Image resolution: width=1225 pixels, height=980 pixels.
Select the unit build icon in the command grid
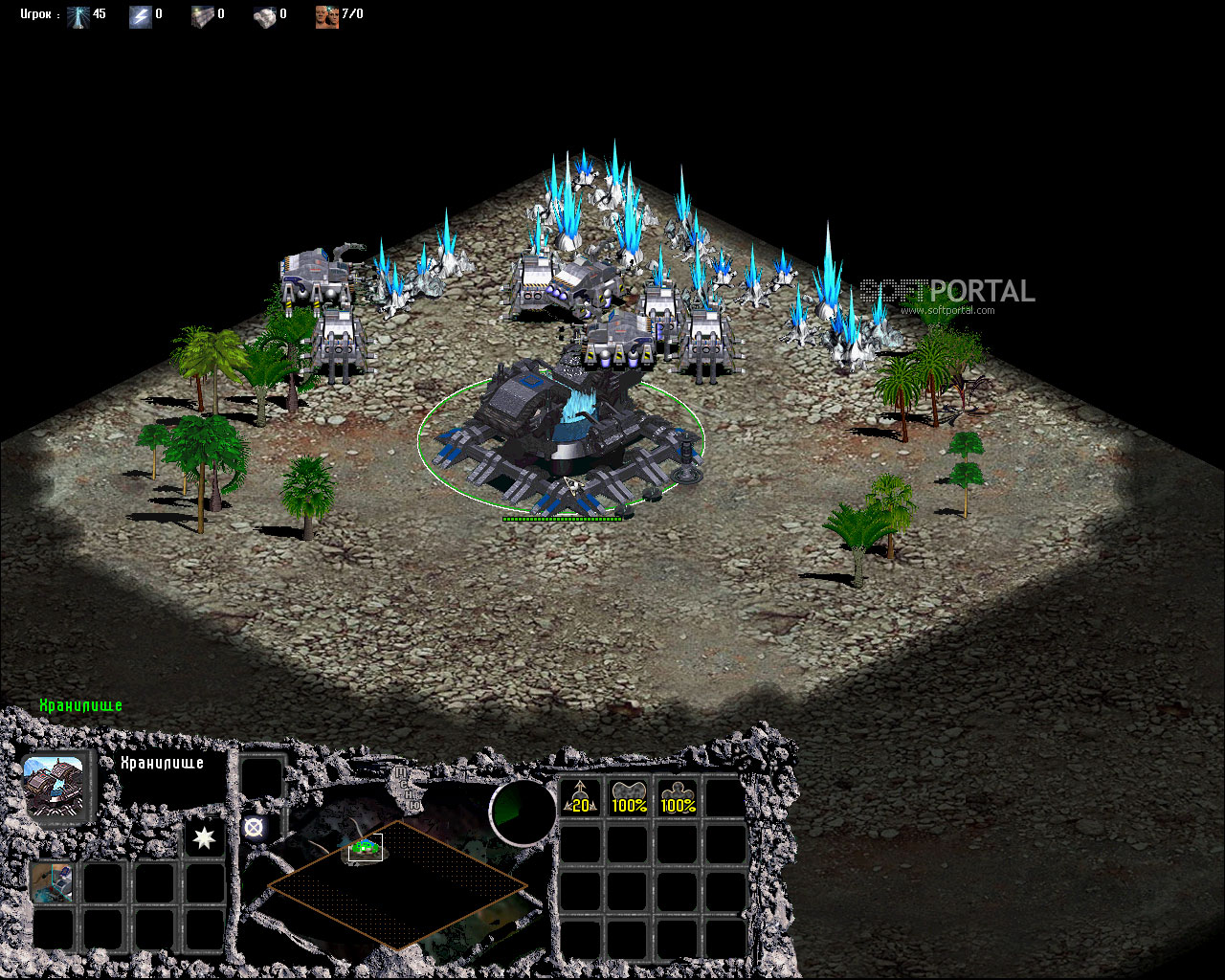coord(53,881)
